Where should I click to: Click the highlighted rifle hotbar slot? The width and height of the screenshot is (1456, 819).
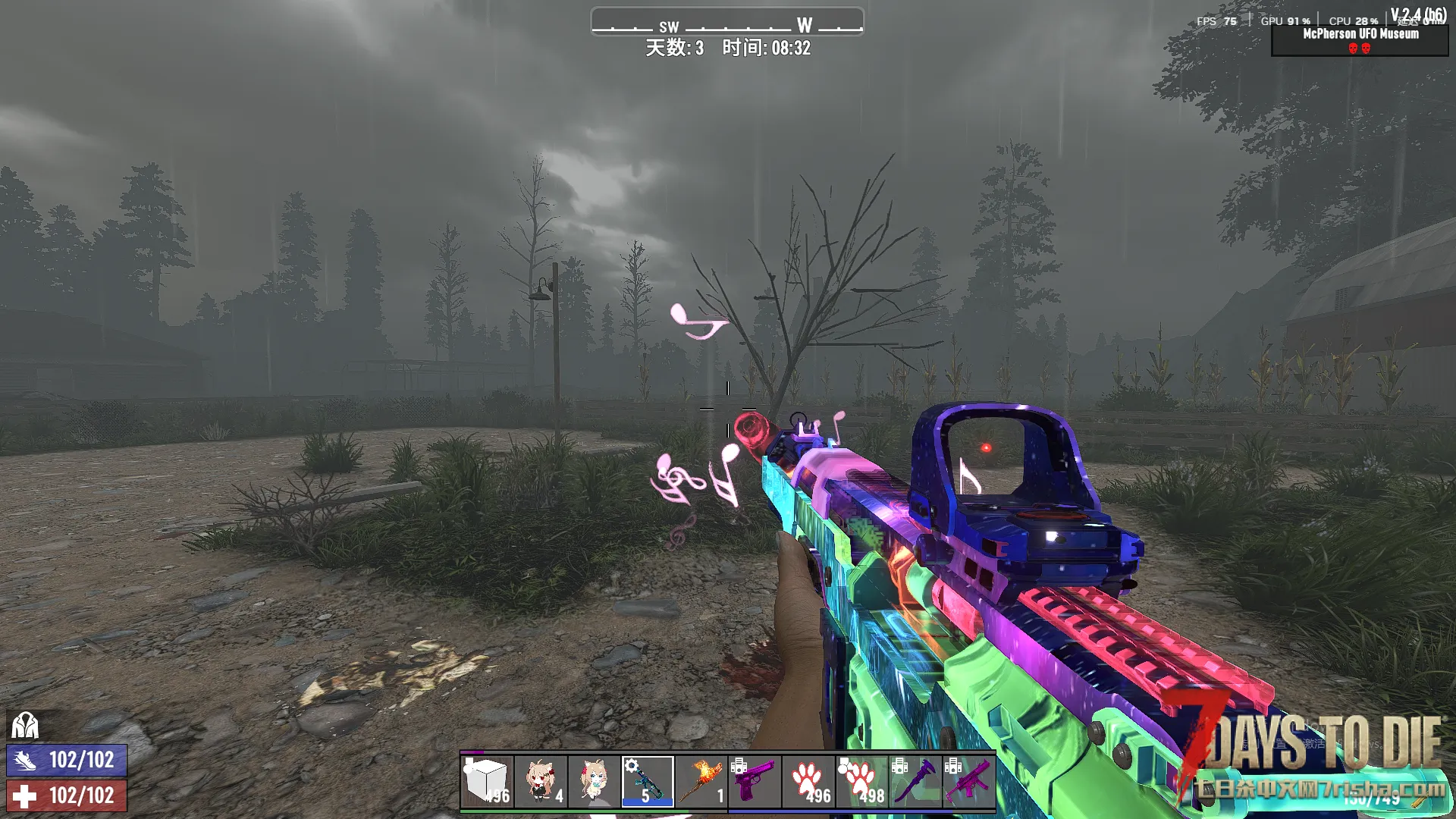pyautogui.click(x=648, y=781)
